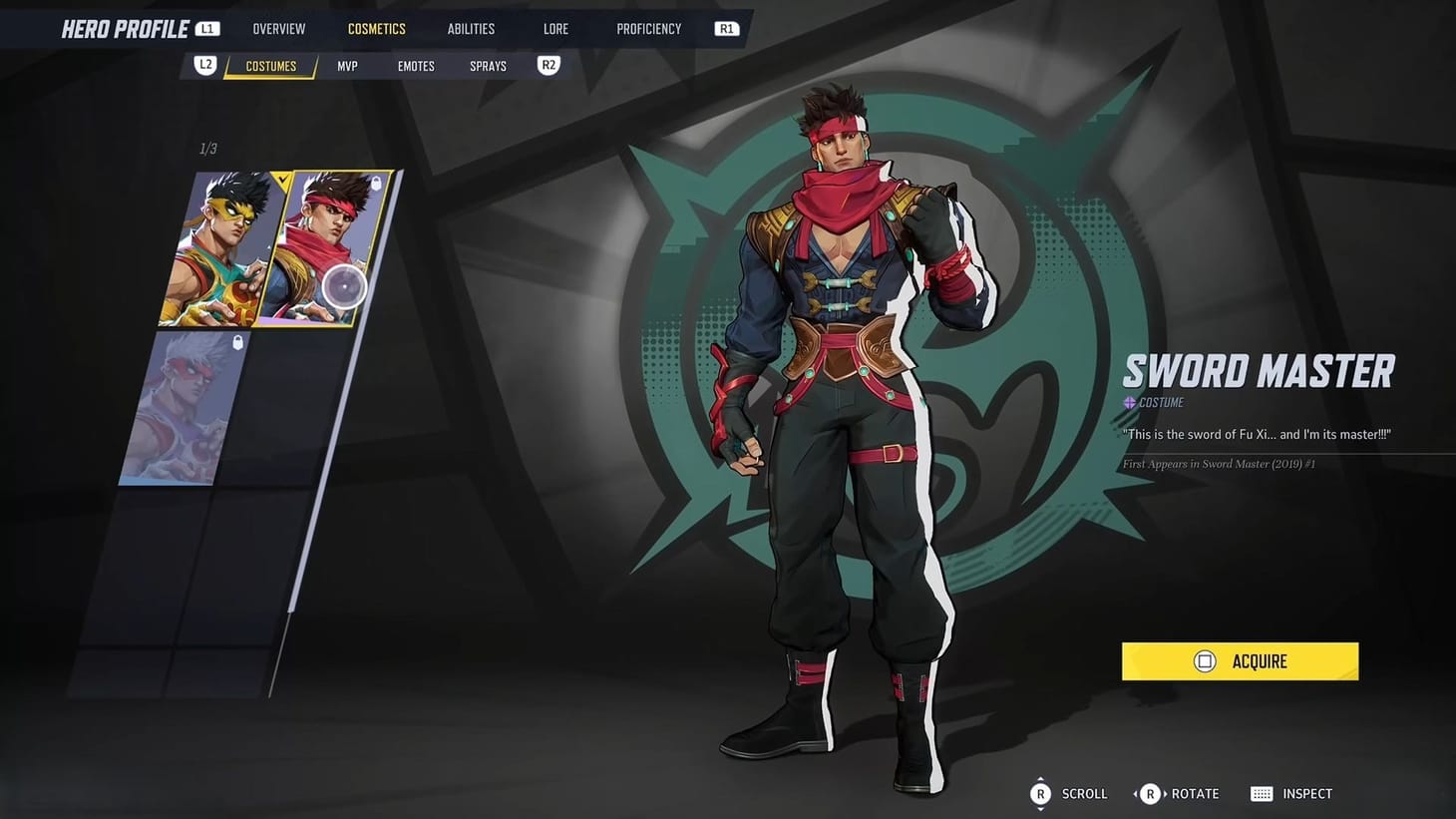Click the L1 button icon next to Hero Profile
The height and width of the screenshot is (819, 1456).
click(x=206, y=28)
